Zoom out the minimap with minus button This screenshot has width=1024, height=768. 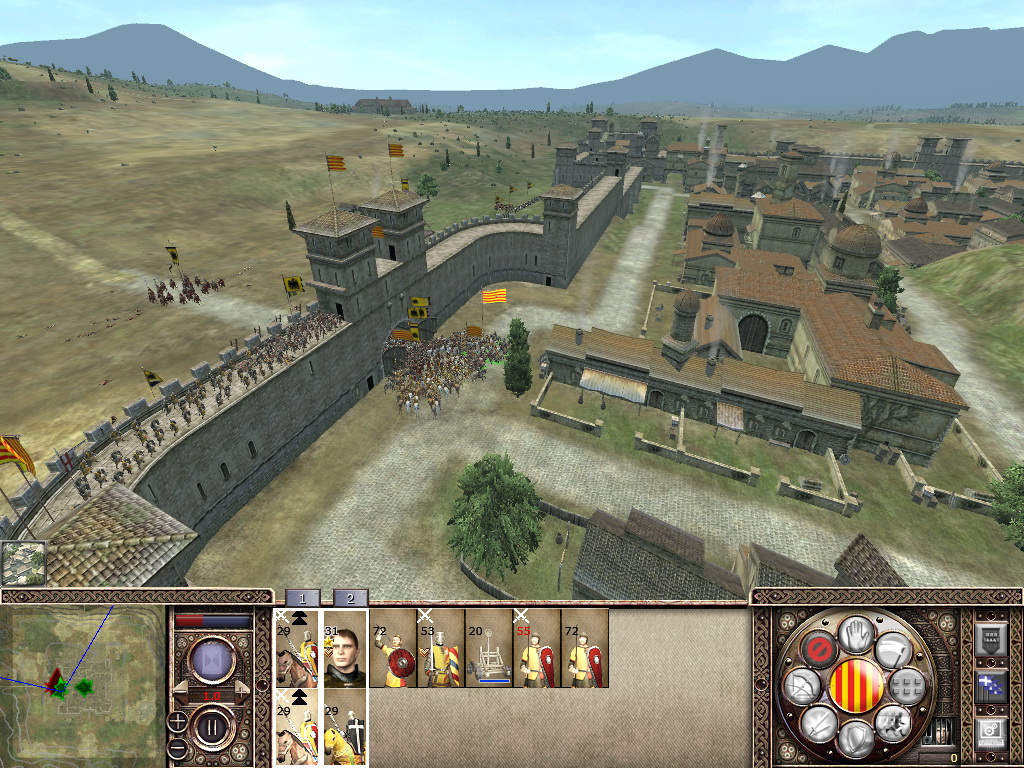tap(176, 748)
